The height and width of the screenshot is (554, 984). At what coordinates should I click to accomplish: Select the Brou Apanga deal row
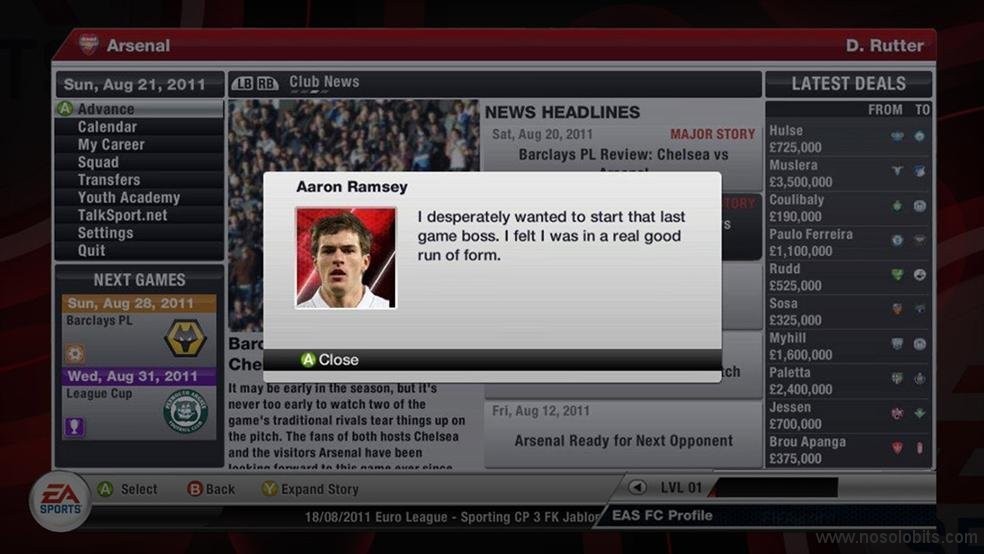(x=848, y=450)
